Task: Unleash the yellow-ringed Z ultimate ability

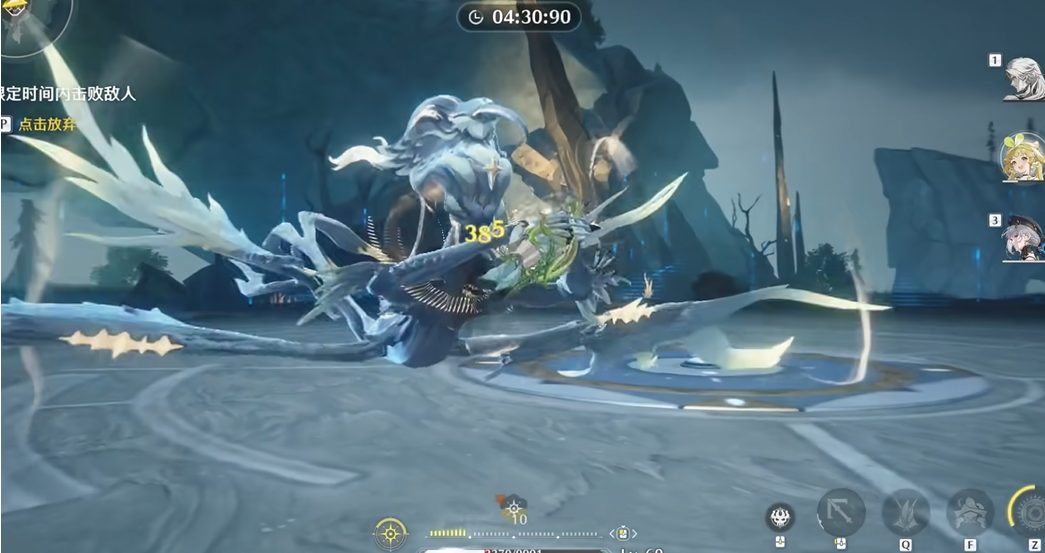Action: [x=1027, y=510]
